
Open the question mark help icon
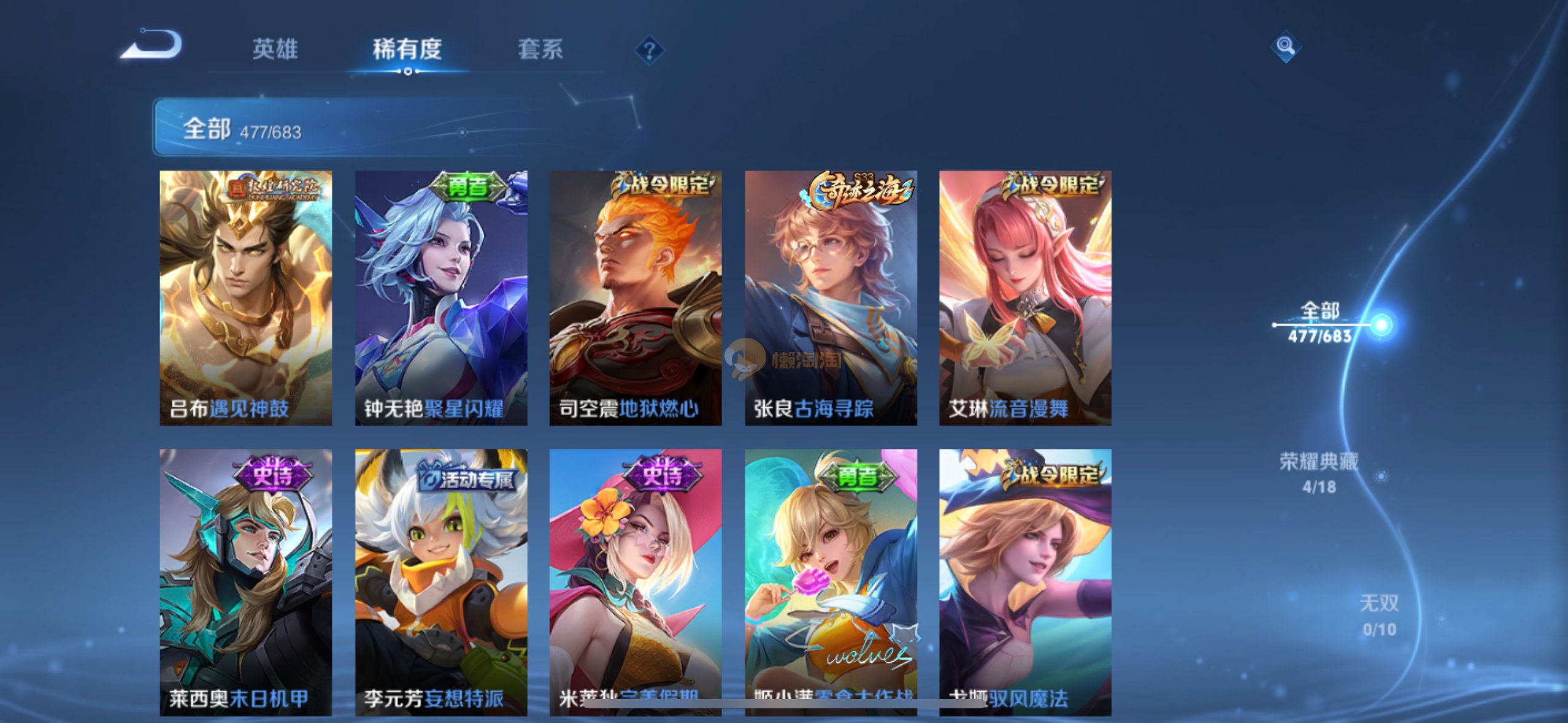pyautogui.click(x=649, y=50)
